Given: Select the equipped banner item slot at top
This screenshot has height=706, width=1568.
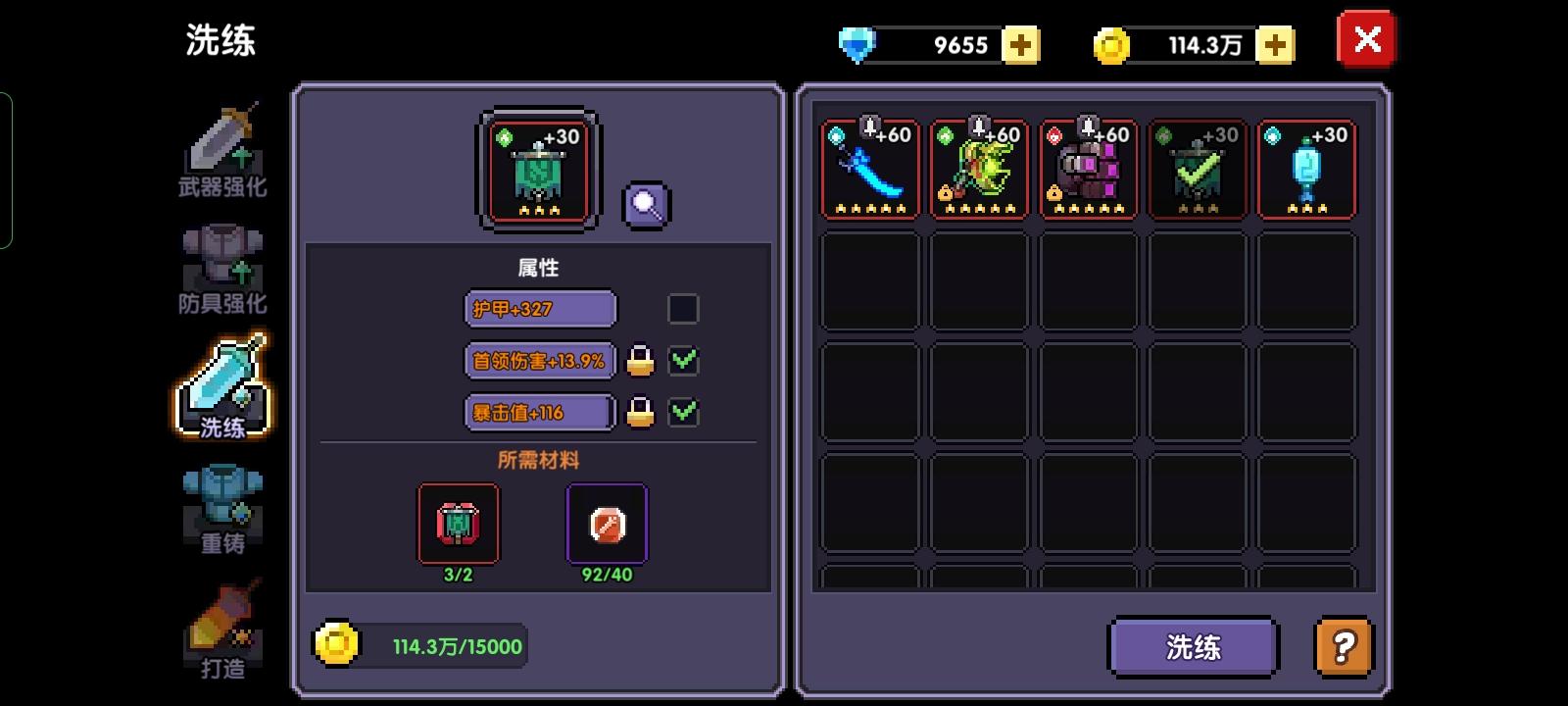Looking at the screenshot, I should pyautogui.click(x=539, y=169).
